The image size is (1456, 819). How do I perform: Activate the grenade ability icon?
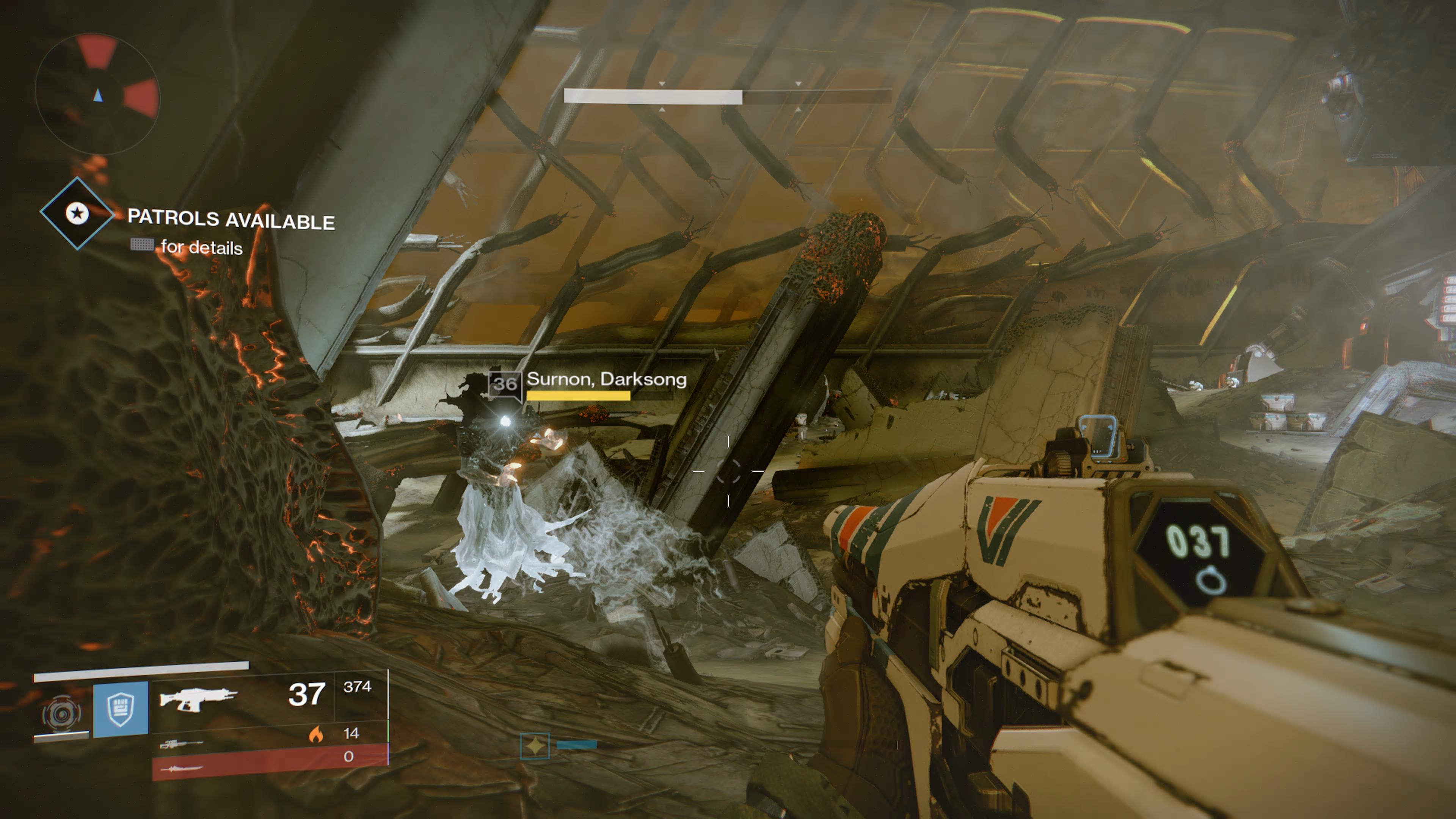click(61, 714)
